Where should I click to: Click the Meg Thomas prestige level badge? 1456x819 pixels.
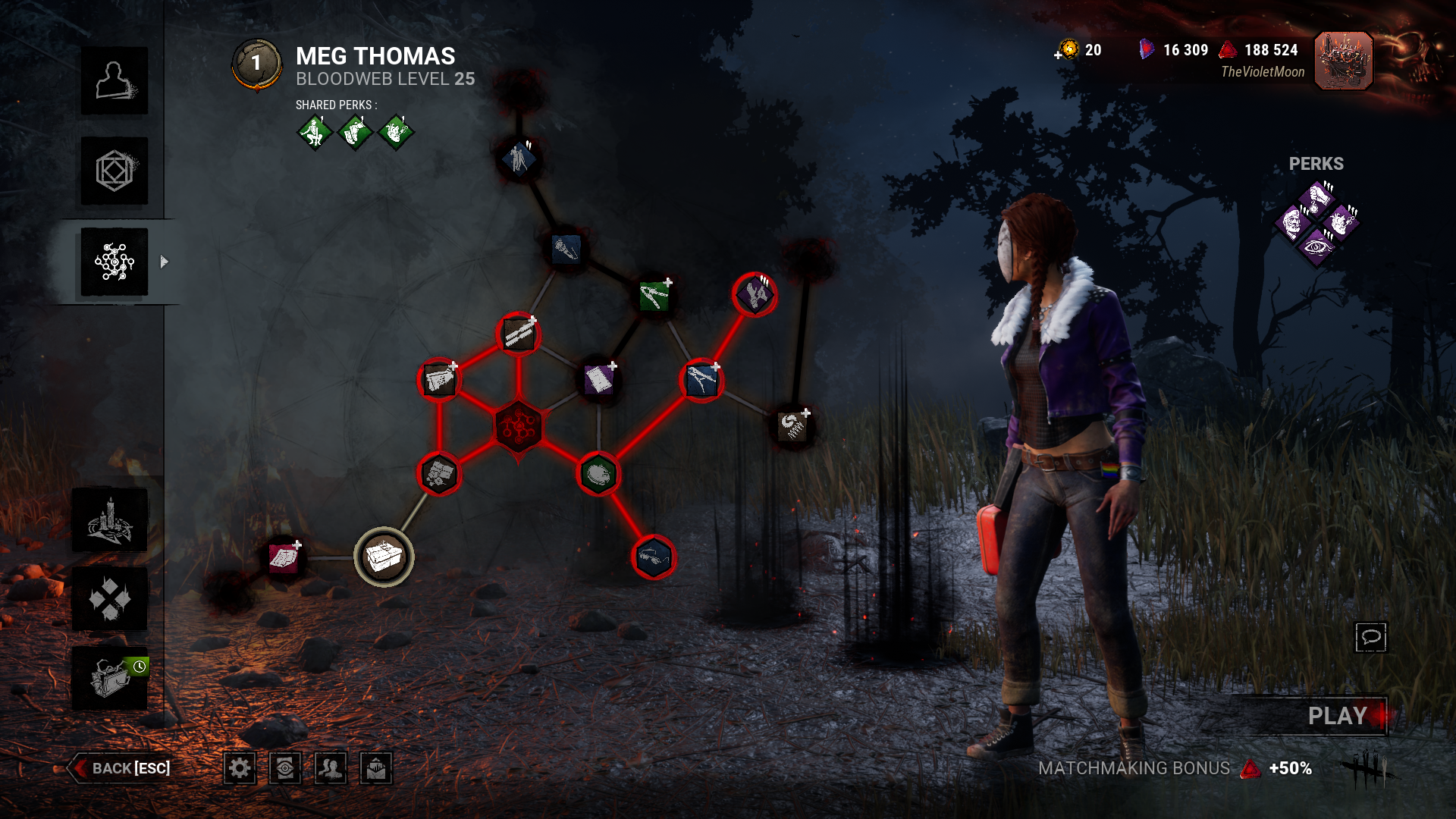point(256,64)
